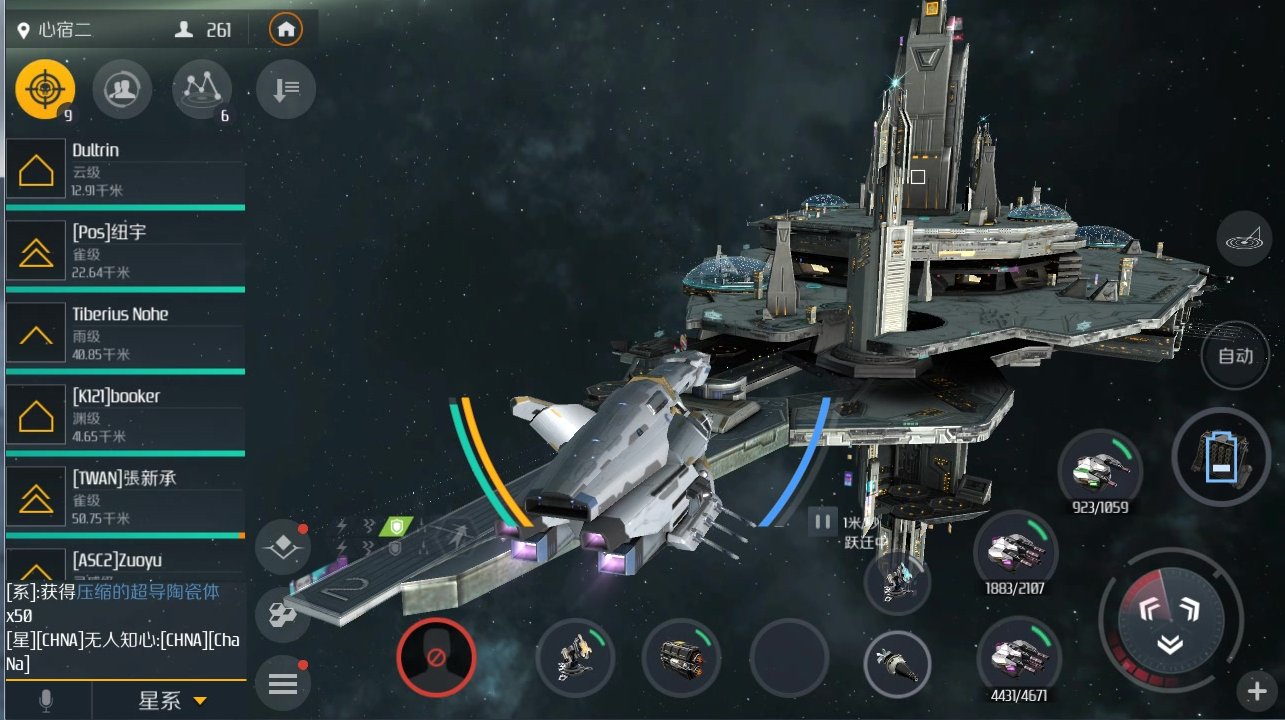Fire the 1883/2107 turret module
Image resolution: width=1285 pixels, height=720 pixels.
tap(1015, 551)
